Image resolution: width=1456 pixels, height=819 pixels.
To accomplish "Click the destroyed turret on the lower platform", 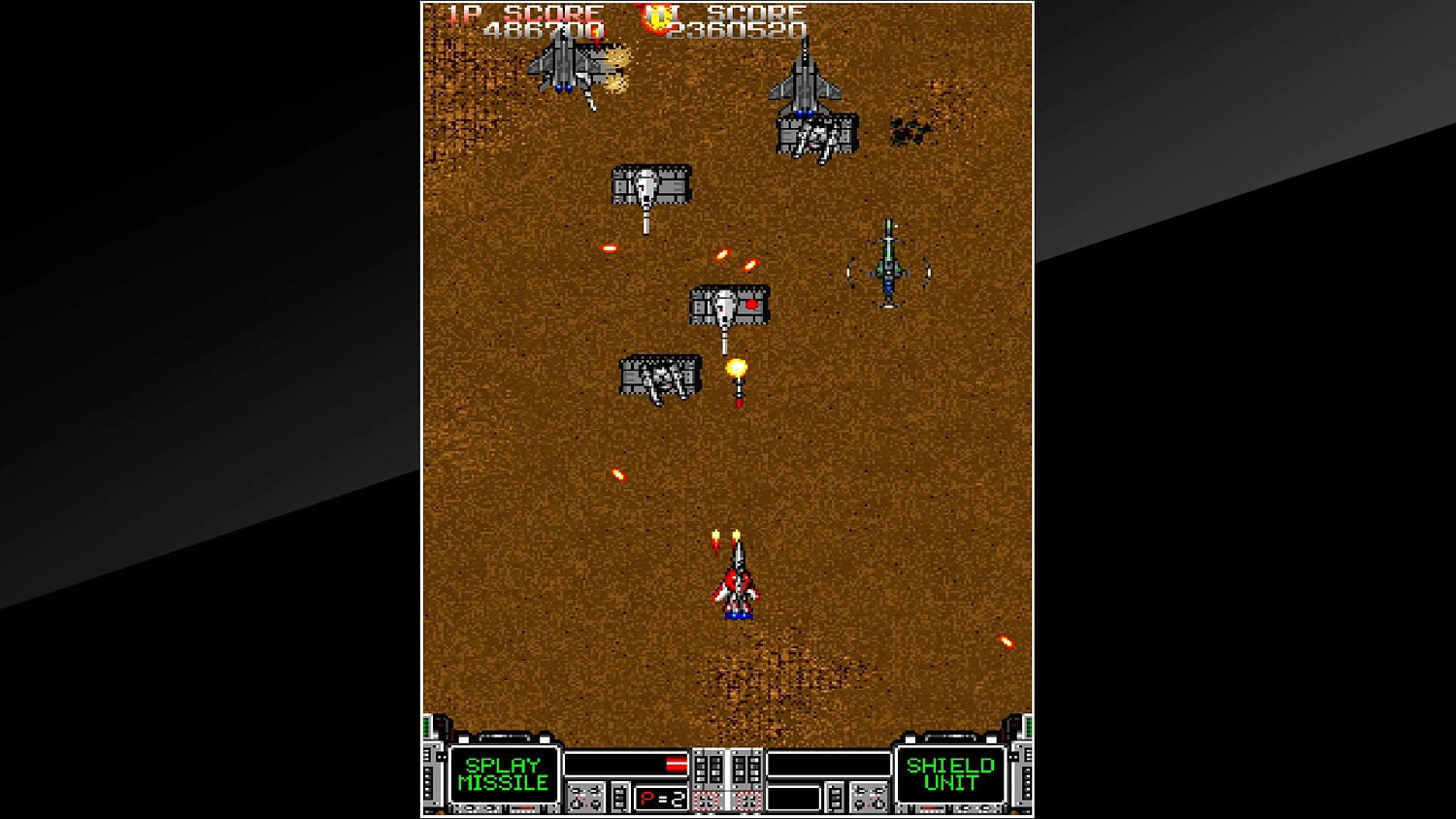I will (x=660, y=377).
